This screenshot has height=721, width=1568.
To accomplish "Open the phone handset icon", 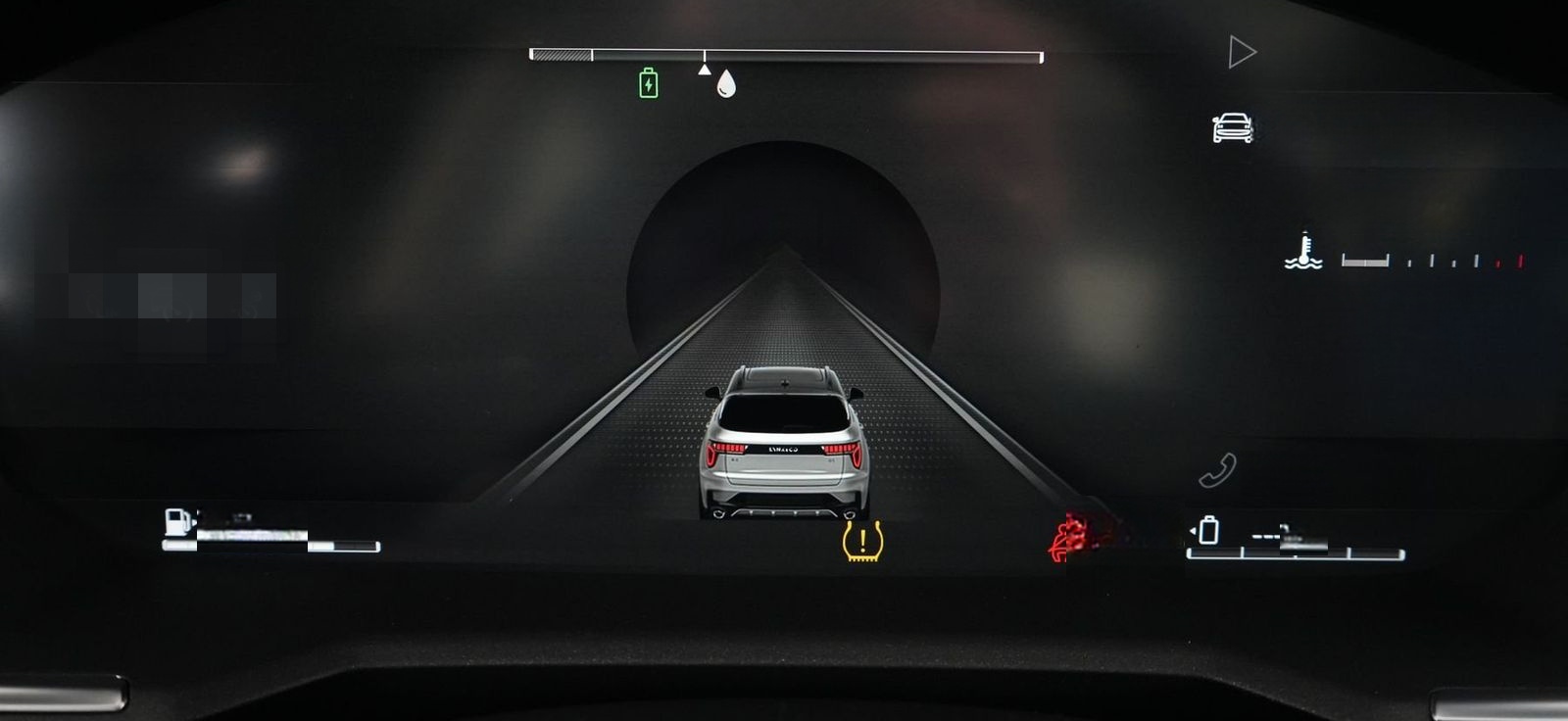I will (x=1217, y=471).
